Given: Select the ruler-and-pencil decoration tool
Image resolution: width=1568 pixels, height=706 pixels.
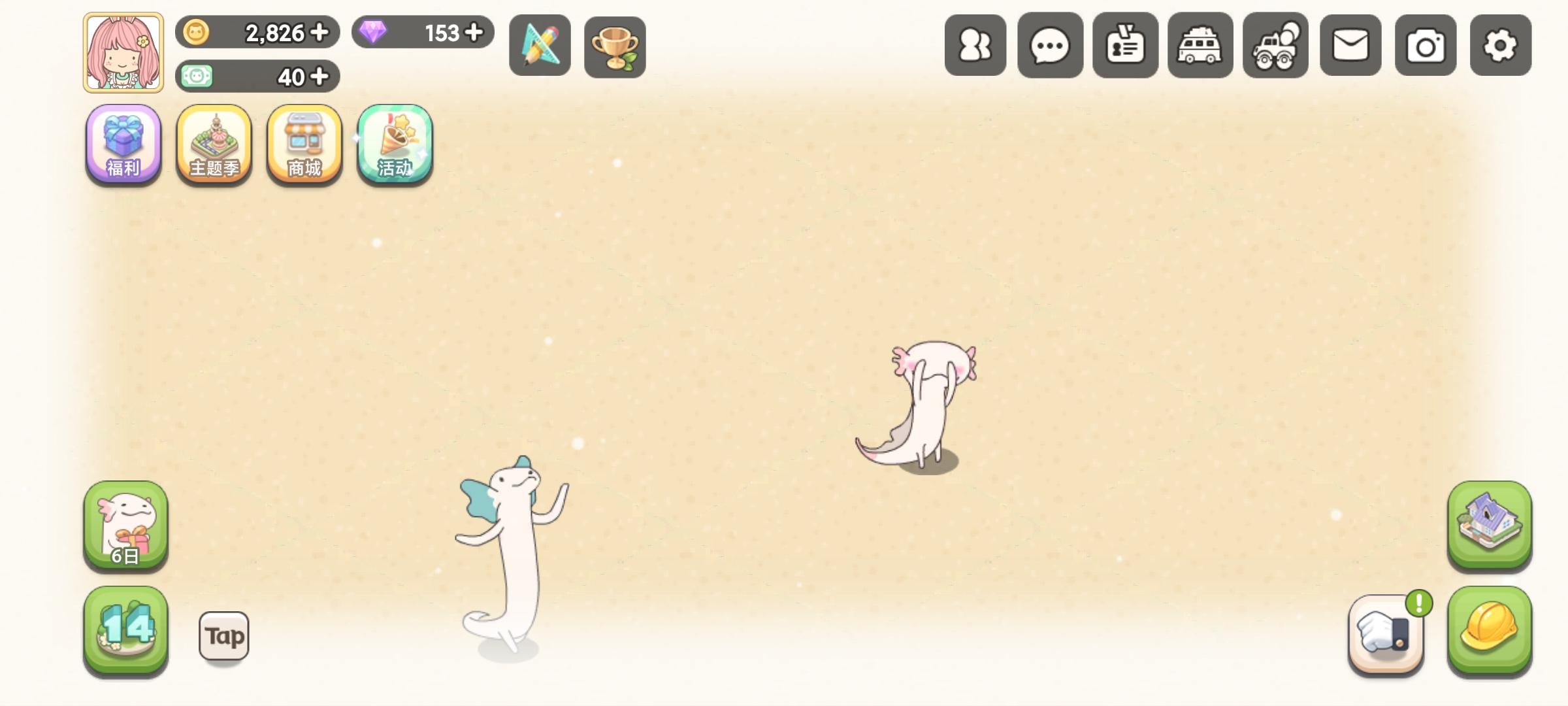Looking at the screenshot, I should click(540, 44).
